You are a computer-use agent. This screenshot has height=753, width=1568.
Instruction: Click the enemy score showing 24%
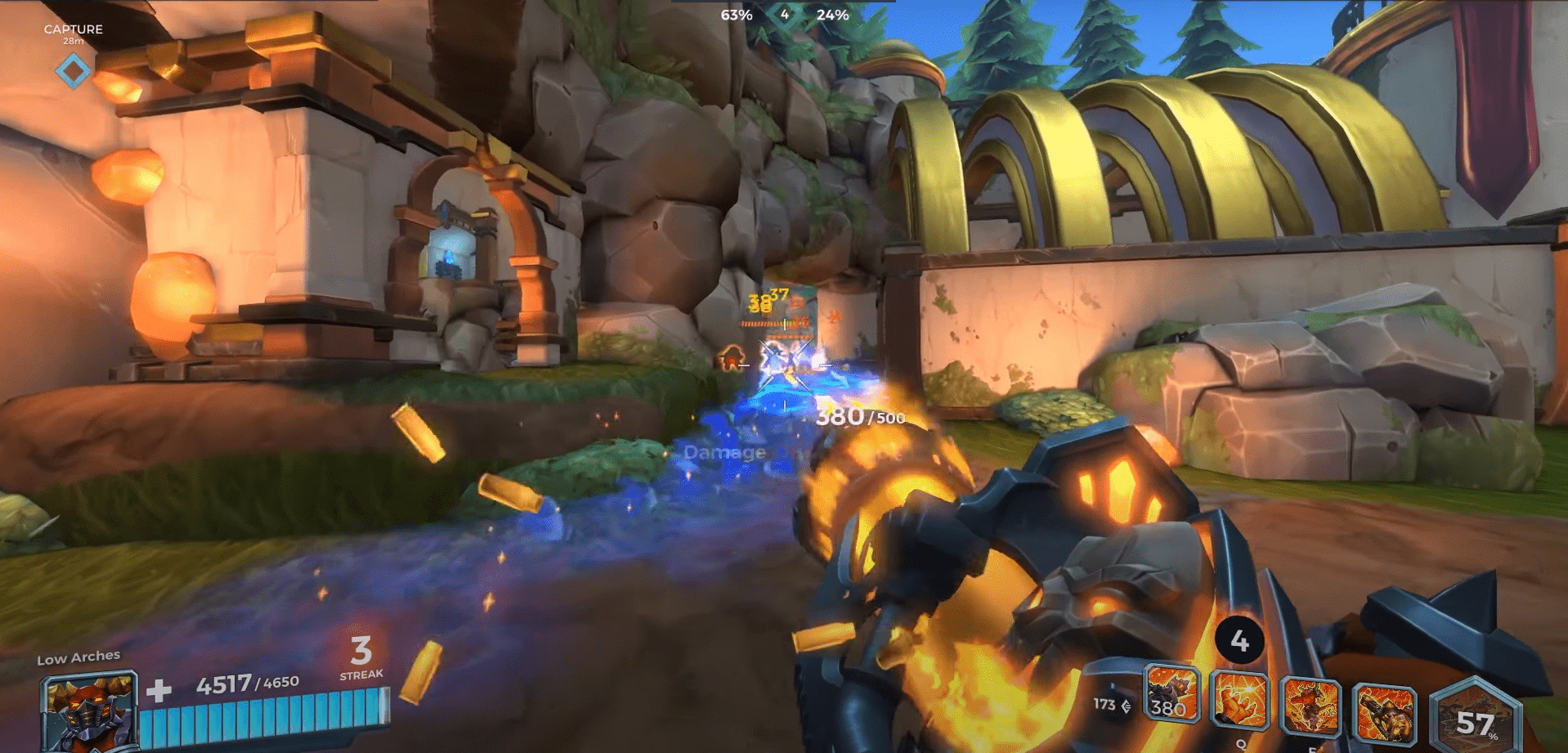pyautogui.click(x=832, y=14)
